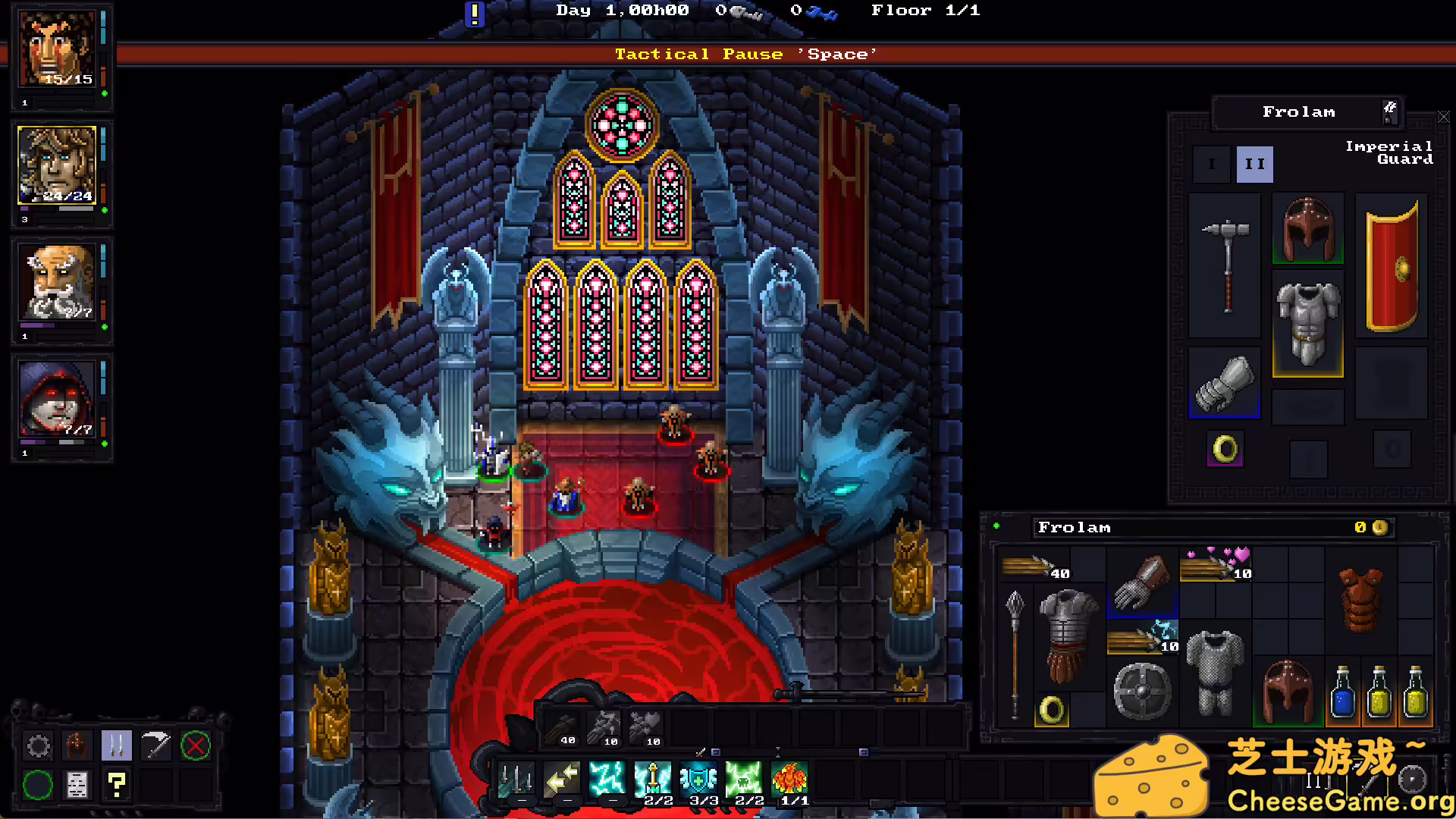The image size is (1456, 819).
Task: Select the equipped steel breastplate slot
Action: click(1307, 324)
